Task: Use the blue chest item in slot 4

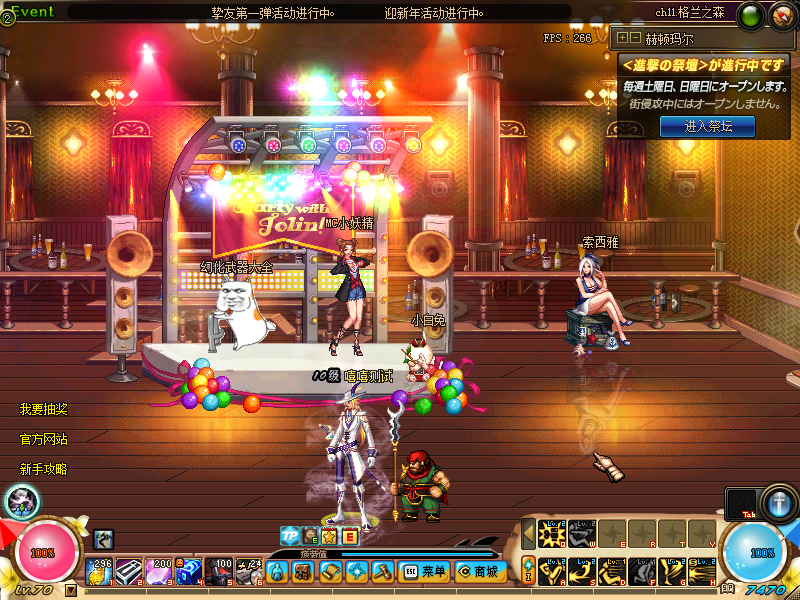Action: point(189,571)
